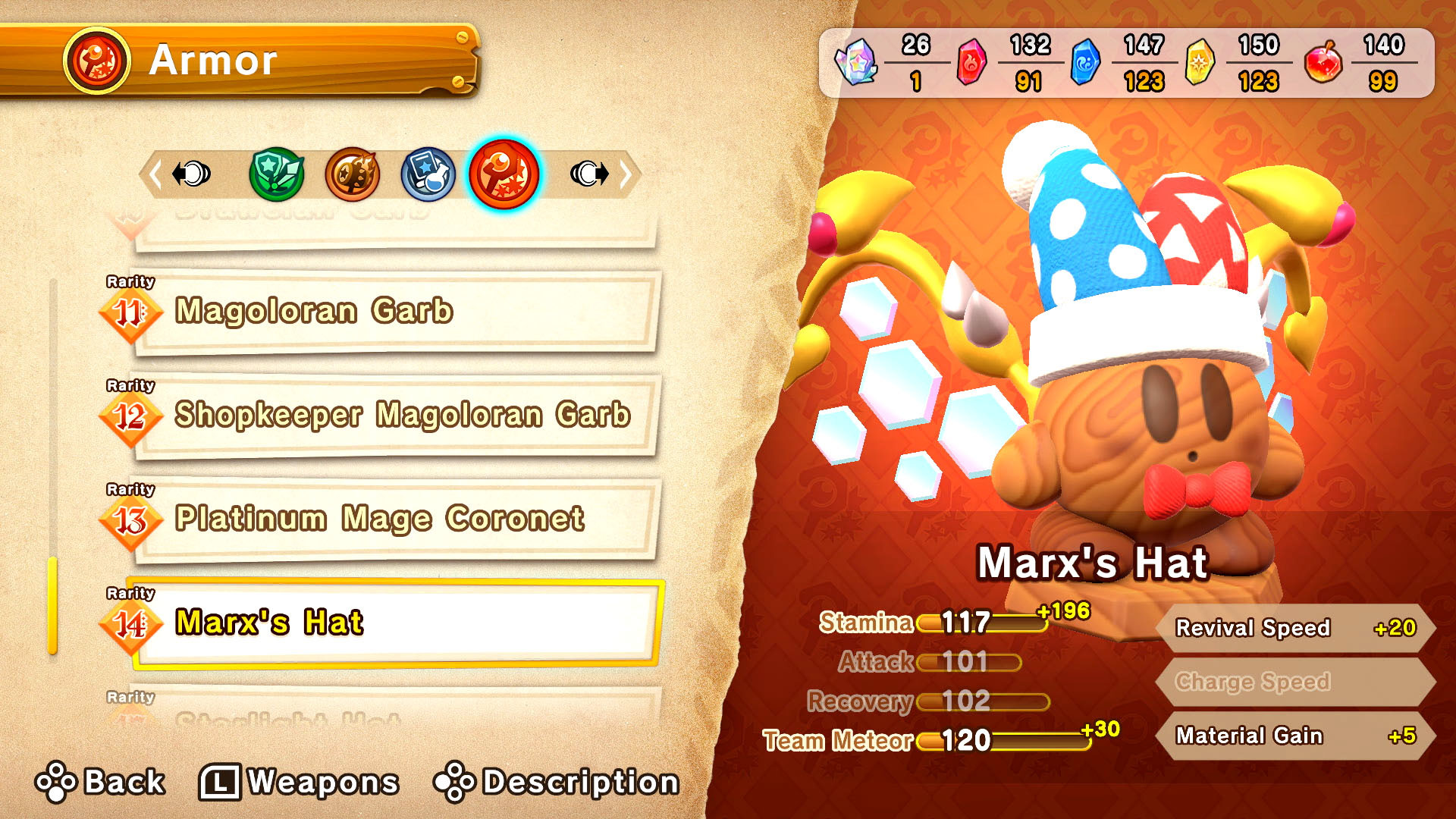Image resolution: width=1456 pixels, height=819 pixels.
Task: Click the greyed-out Charge Speed panel
Action: coord(1295,682)
